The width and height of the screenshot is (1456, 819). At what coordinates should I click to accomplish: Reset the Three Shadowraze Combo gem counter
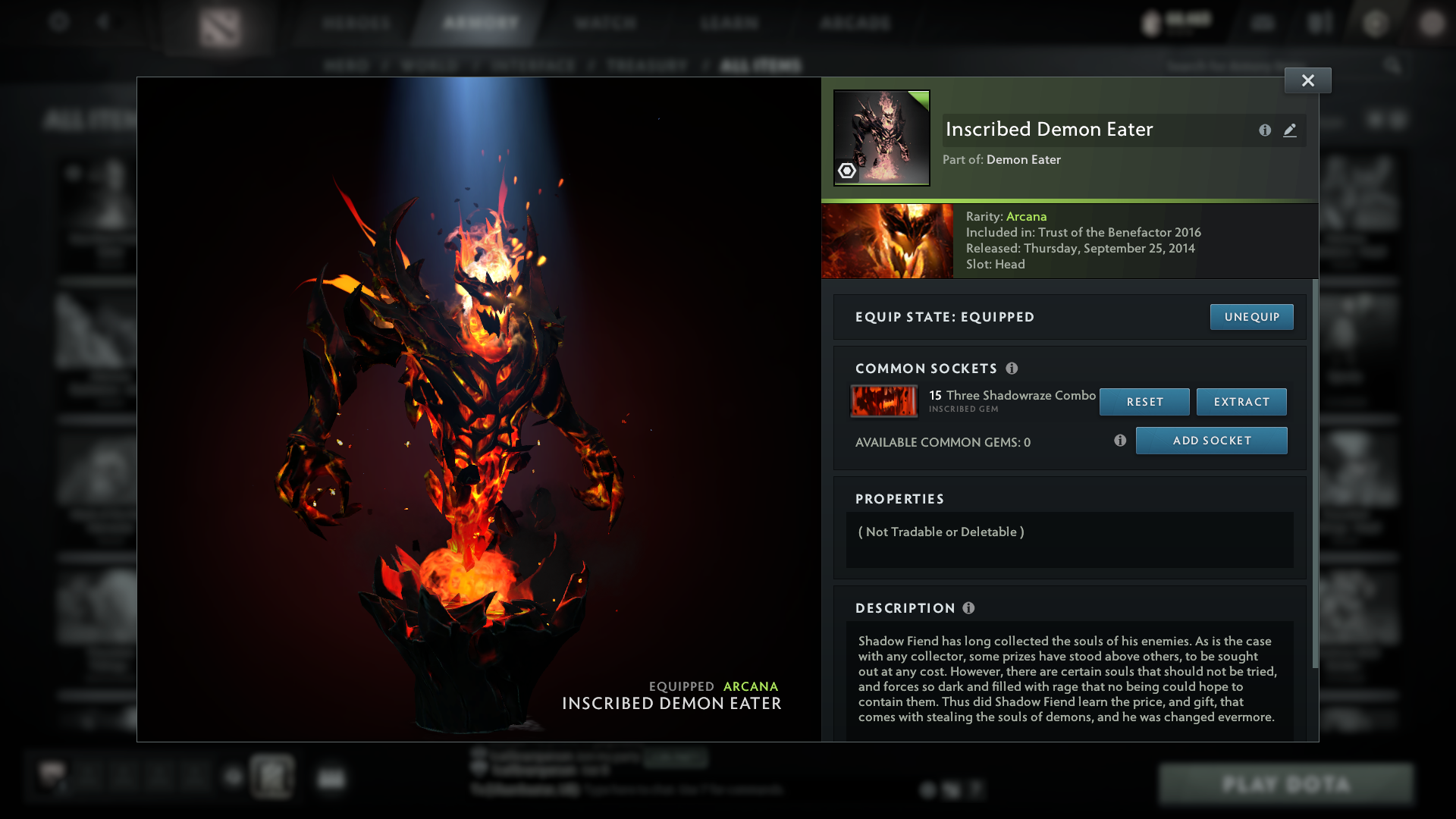[1144, 402]
